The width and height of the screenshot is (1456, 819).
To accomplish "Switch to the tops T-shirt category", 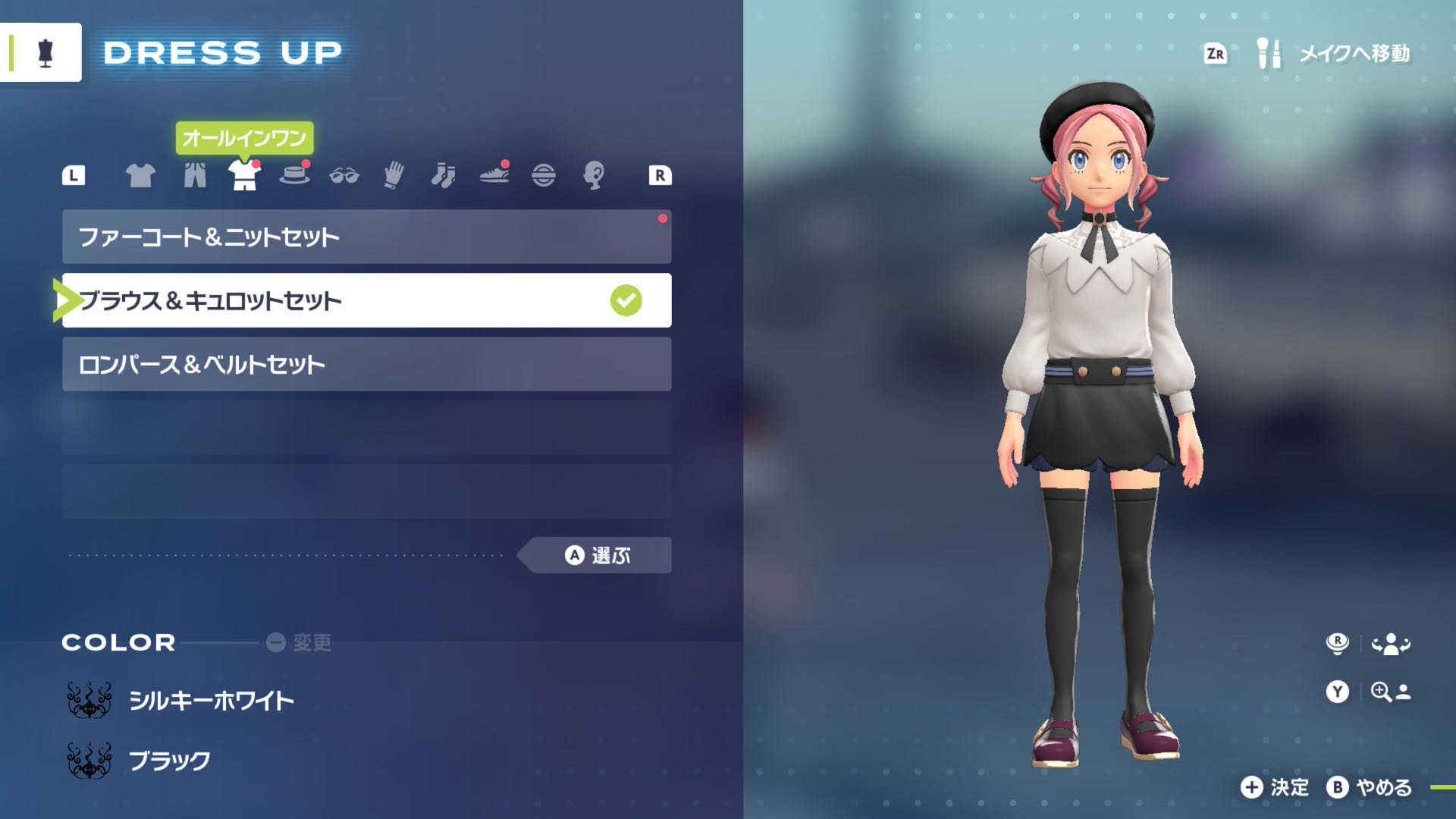I will coord(140,175).
